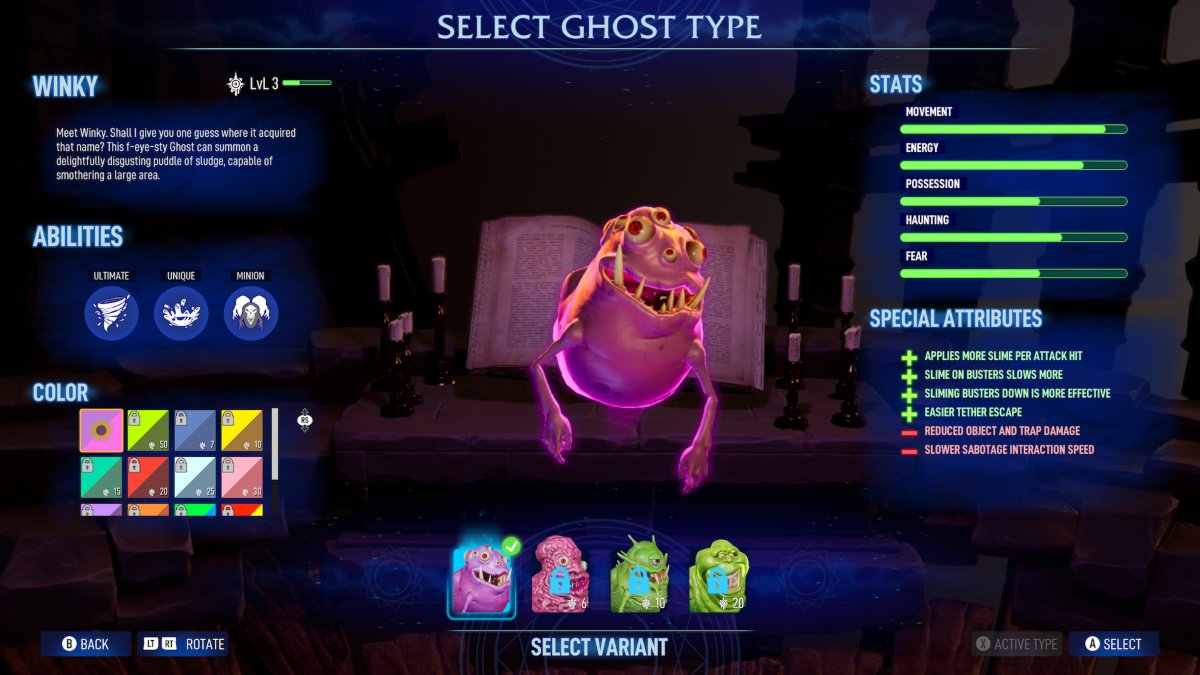The image size is (1200, 675).
Task: Pick the locked spiky green ghost variant
Action: coord(638,574)
